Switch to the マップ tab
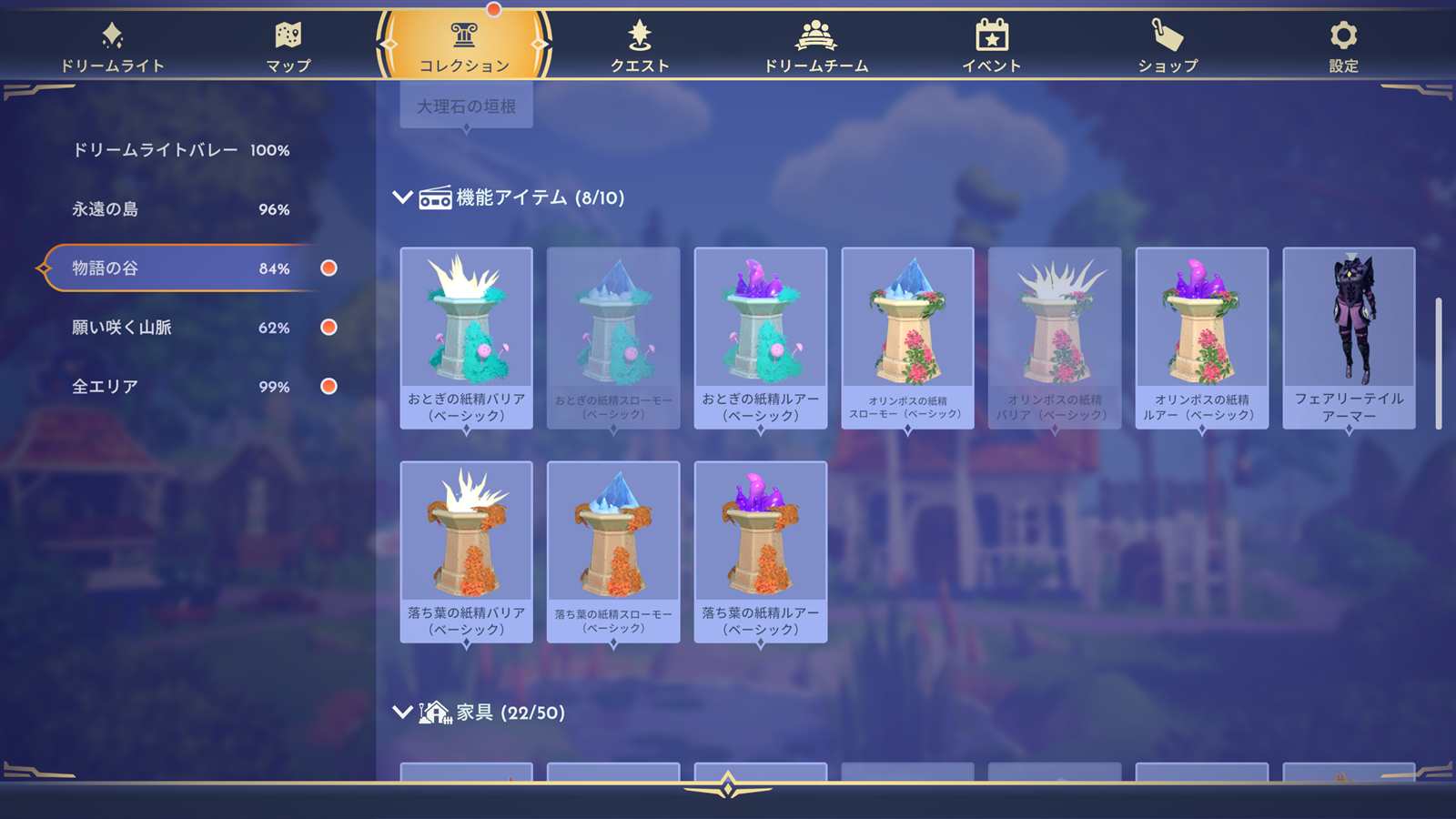This screenshot has height=819, width=1456. [x=288, y=47]
